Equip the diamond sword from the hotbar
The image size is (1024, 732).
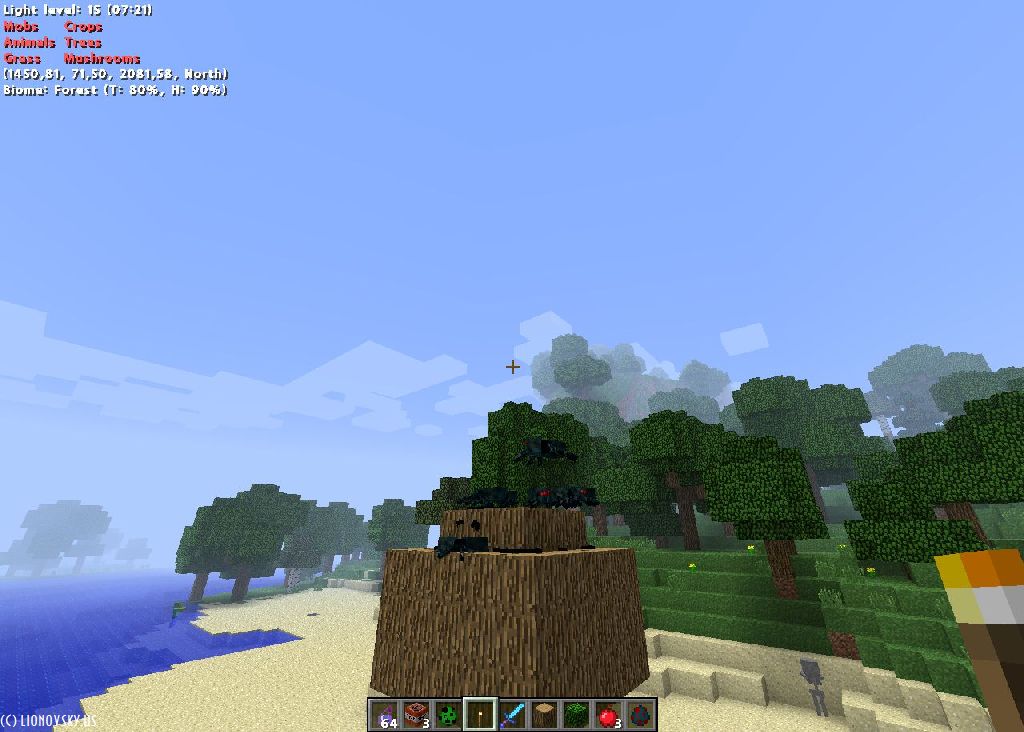[513, 714]
